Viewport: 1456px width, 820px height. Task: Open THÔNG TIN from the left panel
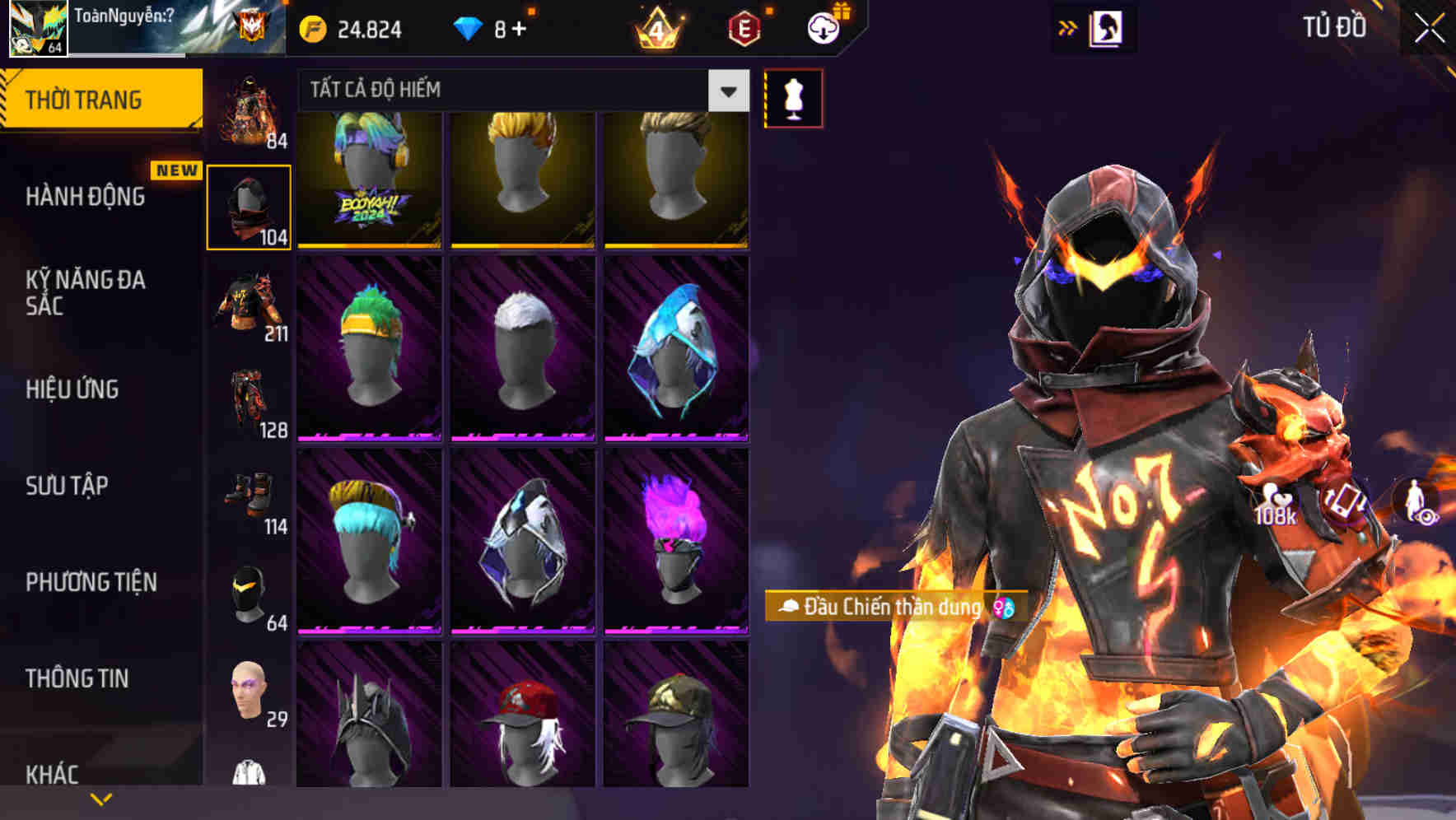click(76, 678)
